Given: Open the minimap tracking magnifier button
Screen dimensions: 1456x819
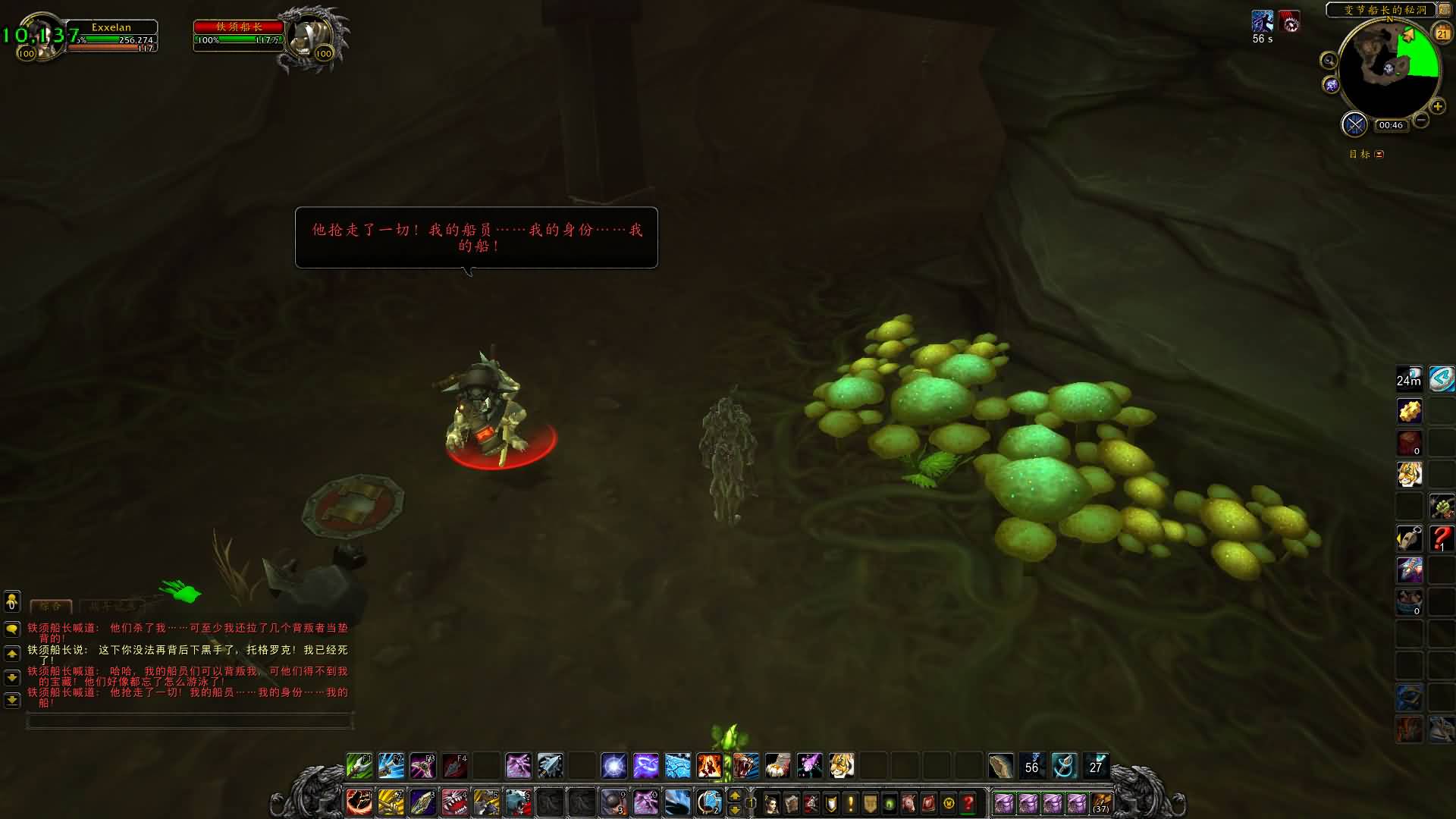Looking at the screenshot, I should (x=1329, y=61).
